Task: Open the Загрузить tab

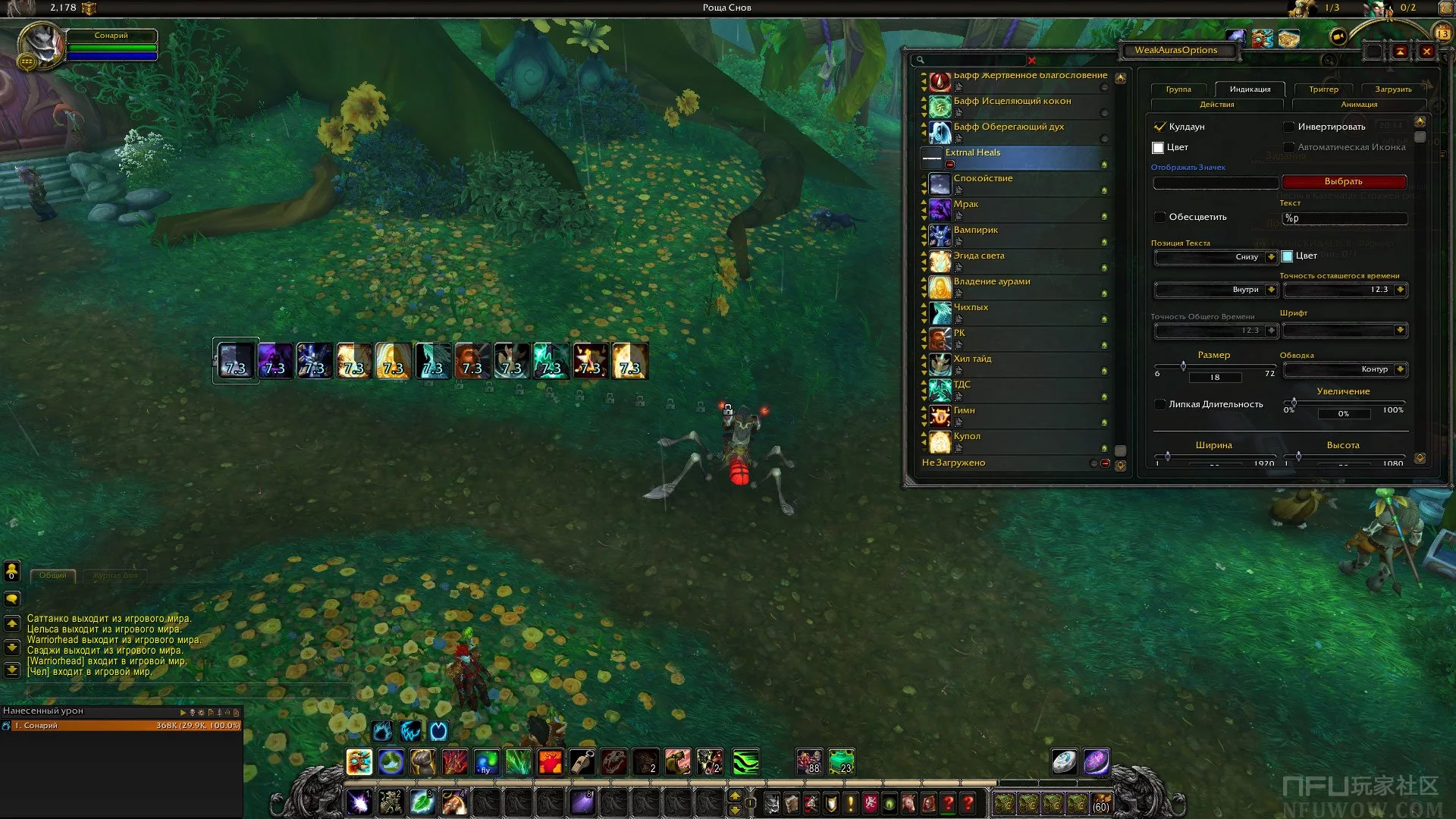Action: point(1393,89)
